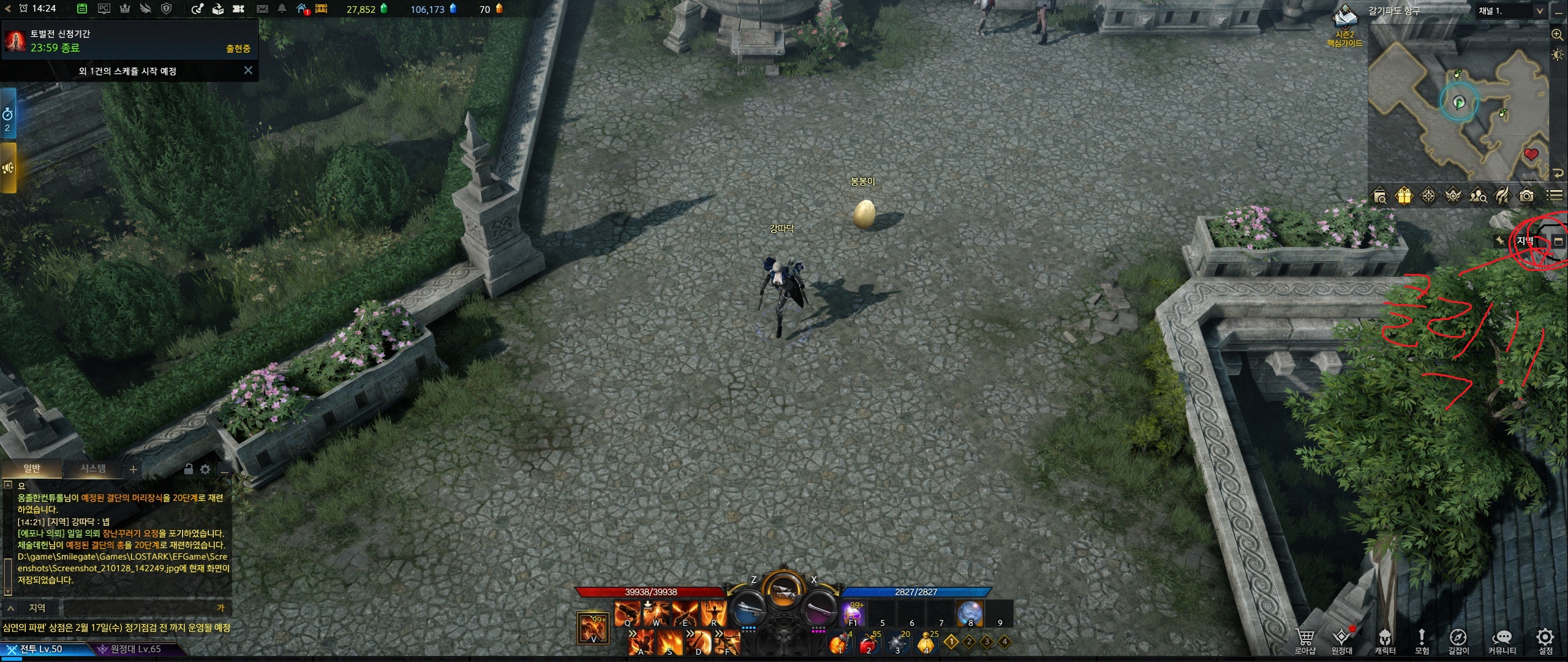This screenshot has height=662, width=1568.
Task: Activate the Q skill icon
Action: coord(627,613)
